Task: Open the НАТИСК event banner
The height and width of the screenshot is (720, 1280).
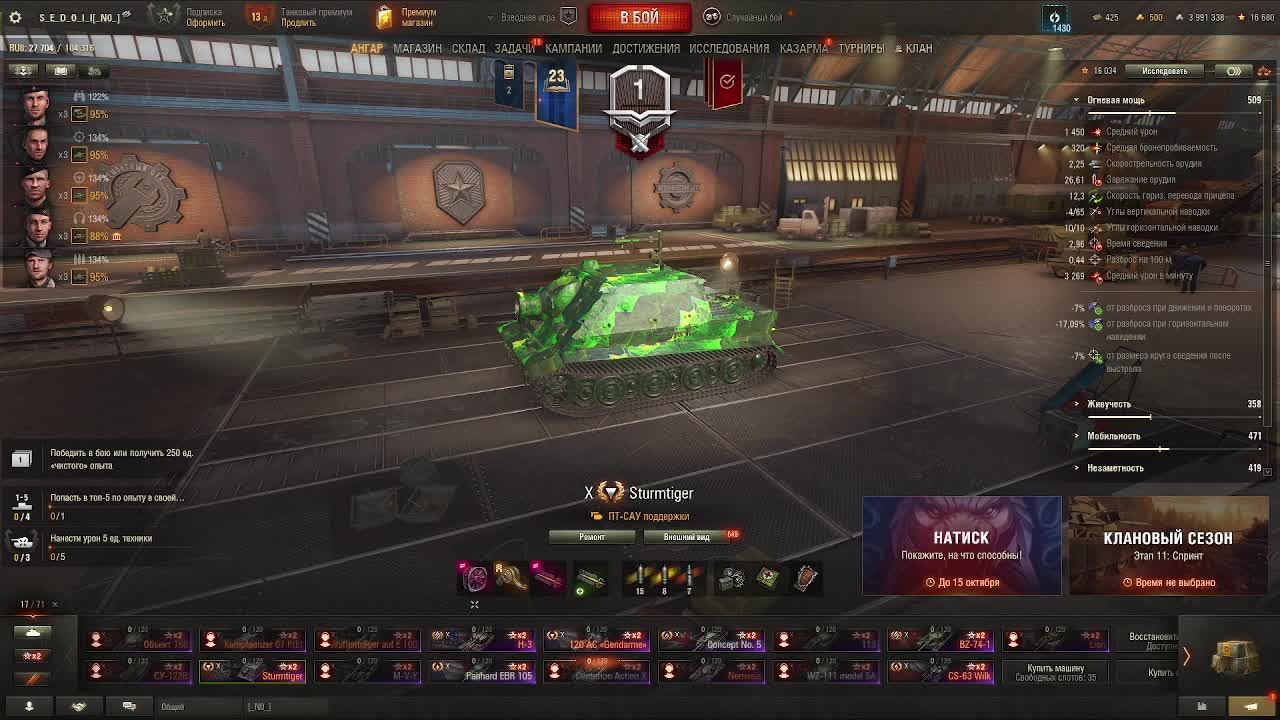Action: (x=961, y=546)
